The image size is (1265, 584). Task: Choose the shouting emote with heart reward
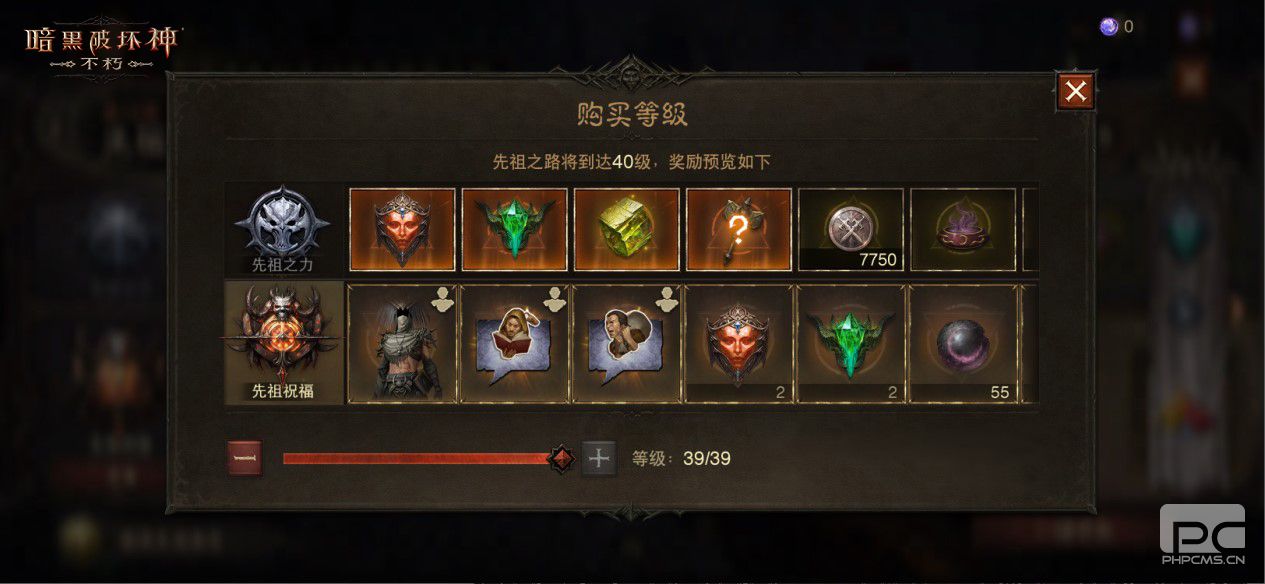(626, 345)
